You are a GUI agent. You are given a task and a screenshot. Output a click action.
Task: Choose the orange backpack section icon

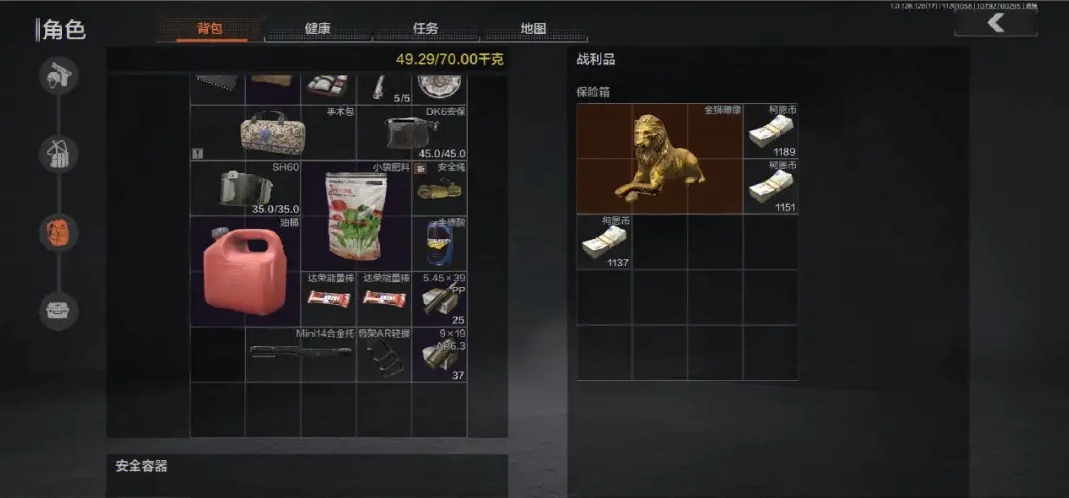coord(59,232)
